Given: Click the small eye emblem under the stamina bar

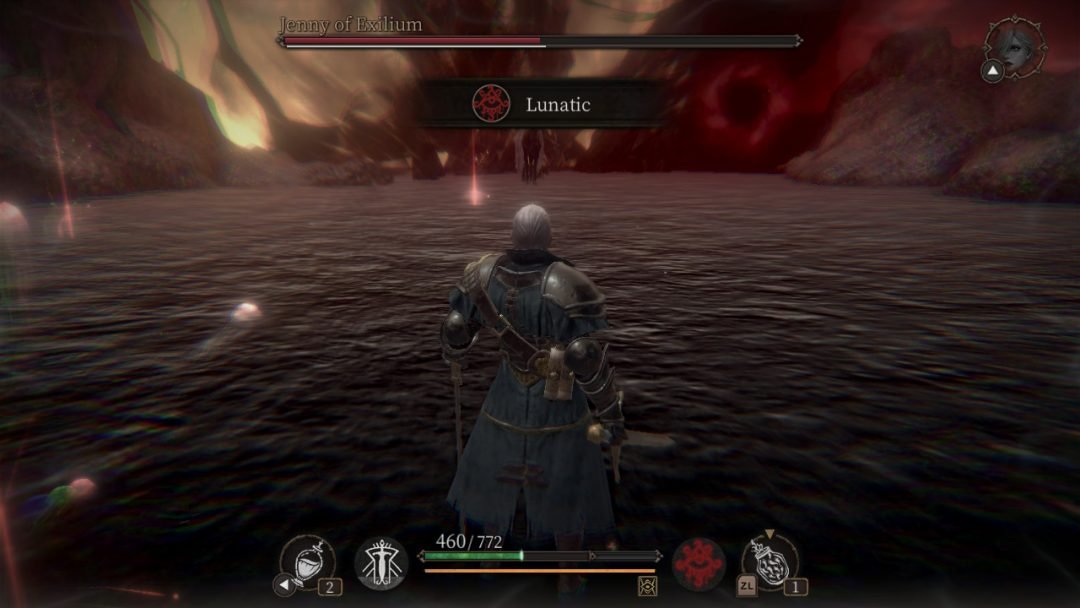Looking at the screenshot, I should 647,586.
